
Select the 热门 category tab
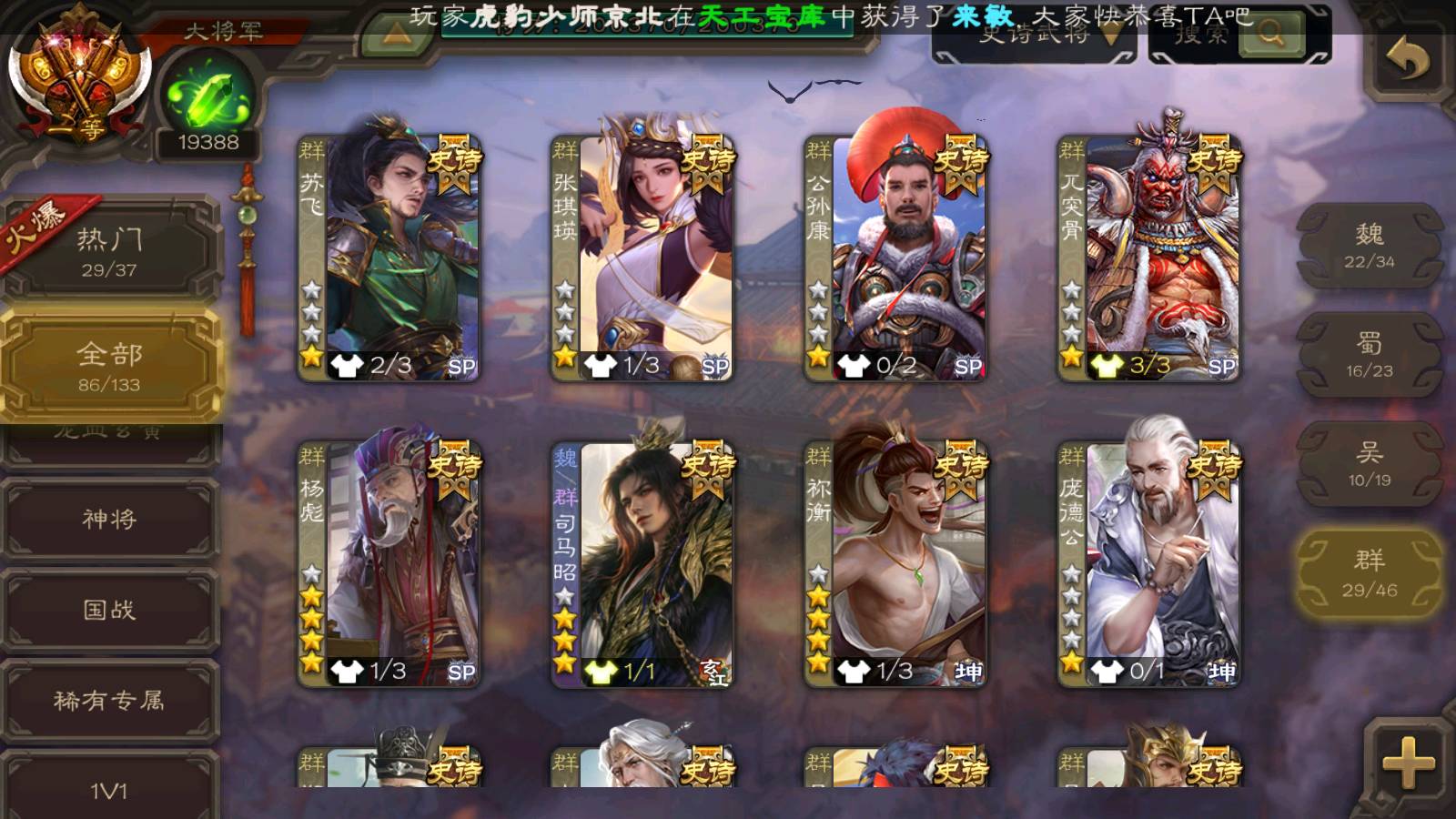[x=109, y=251]
